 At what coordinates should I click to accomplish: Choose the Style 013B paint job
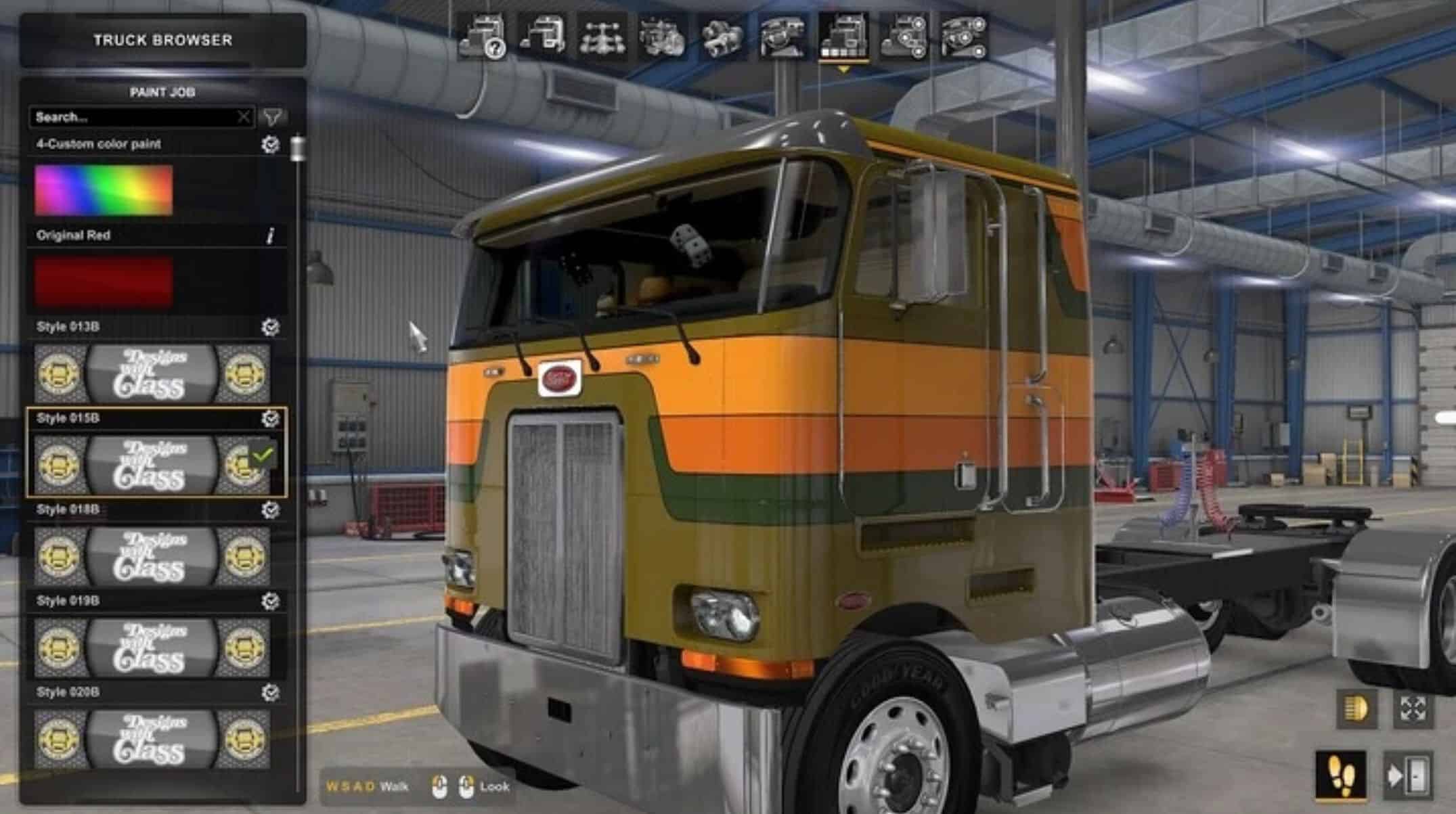coord(152,374)
